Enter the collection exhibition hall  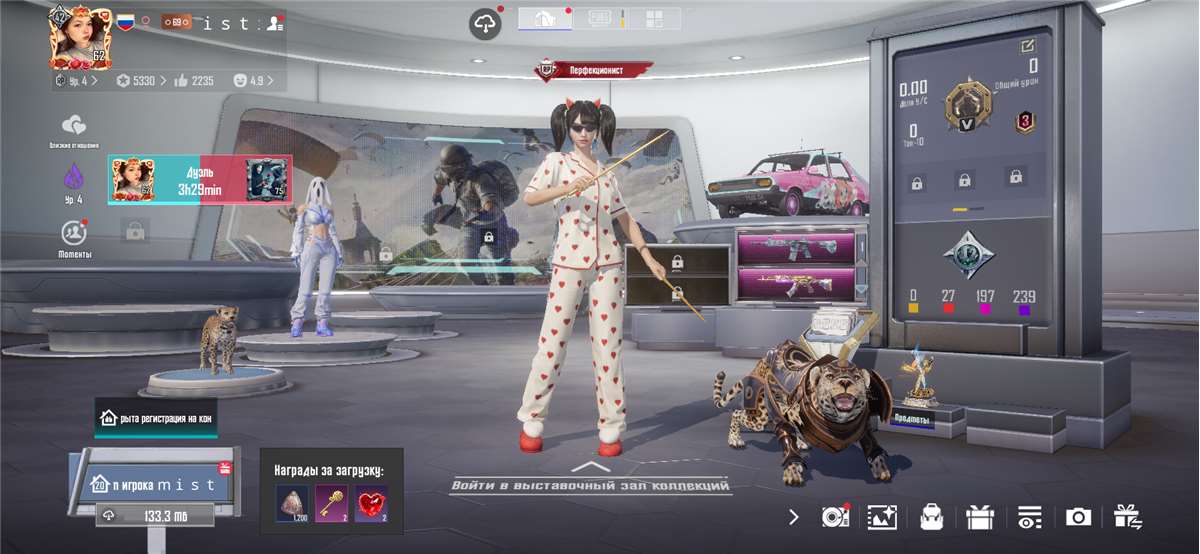pyautogui.click(x=590, y=484)
